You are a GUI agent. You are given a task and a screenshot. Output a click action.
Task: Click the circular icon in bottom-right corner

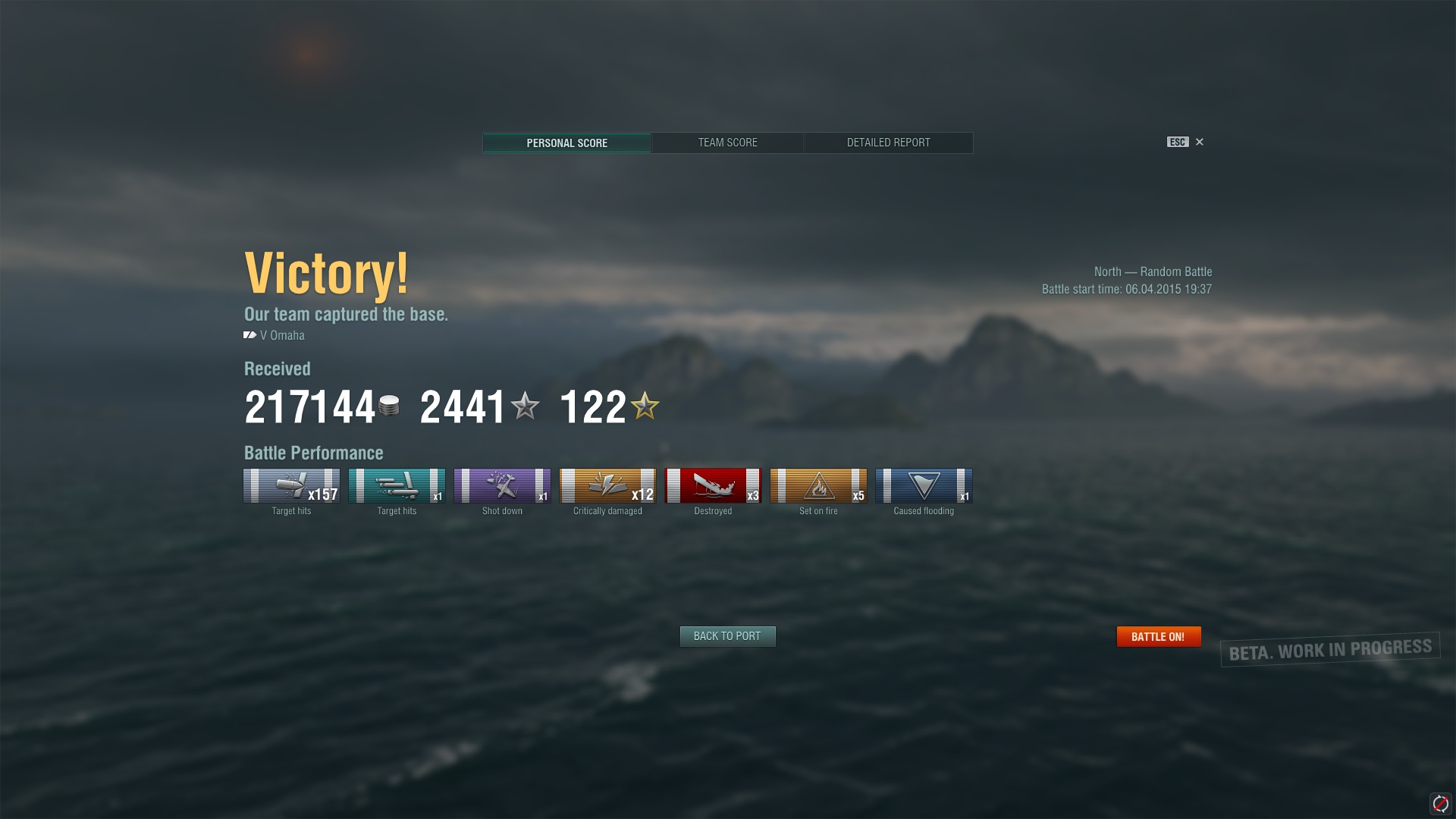[x=1440, y=803]
